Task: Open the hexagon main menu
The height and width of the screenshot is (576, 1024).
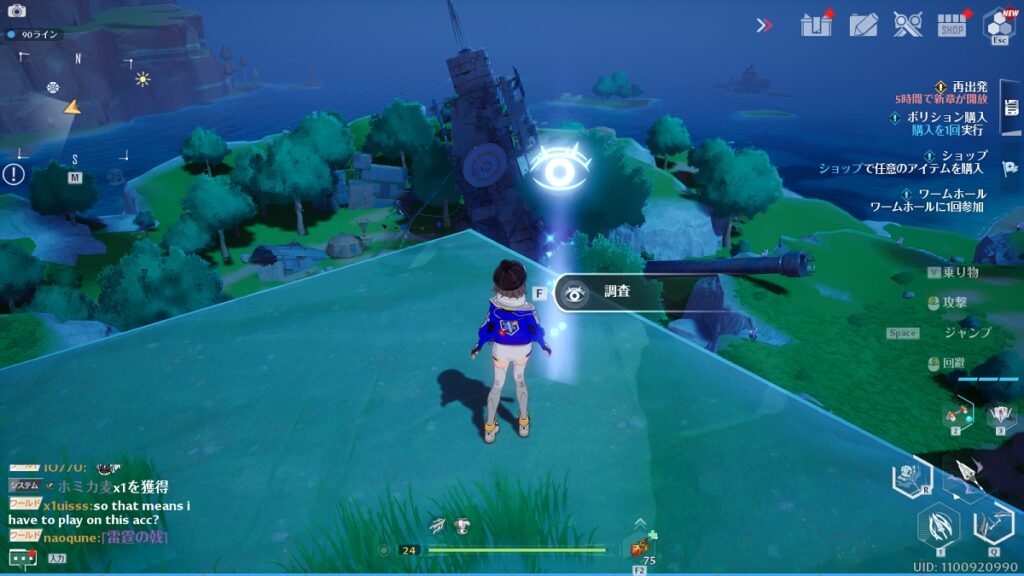Action: click(998, 24)
